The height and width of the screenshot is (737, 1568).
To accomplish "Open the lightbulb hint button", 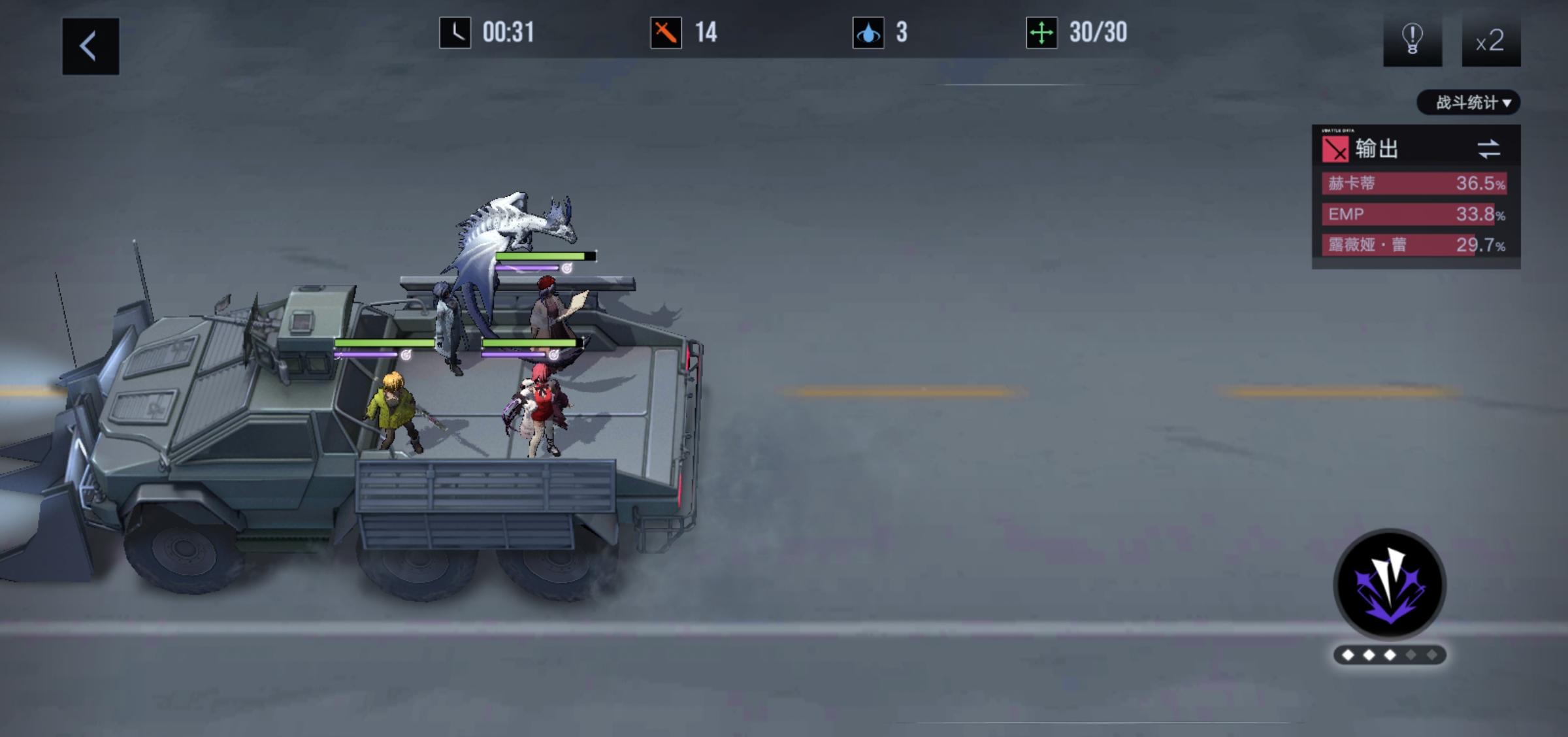I will click(x=1412, y=41).
